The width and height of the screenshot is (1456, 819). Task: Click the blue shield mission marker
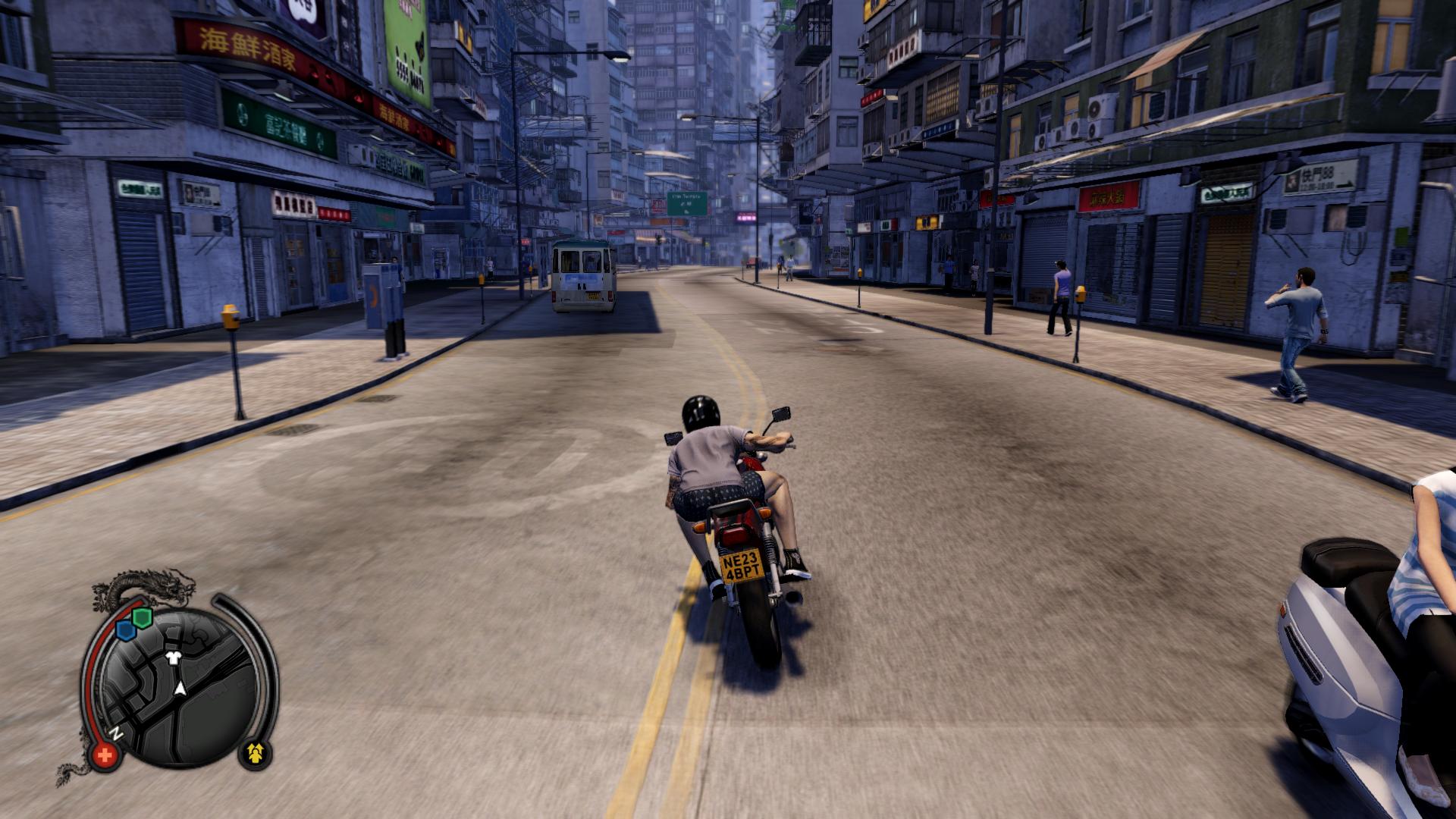click(126, 629)
